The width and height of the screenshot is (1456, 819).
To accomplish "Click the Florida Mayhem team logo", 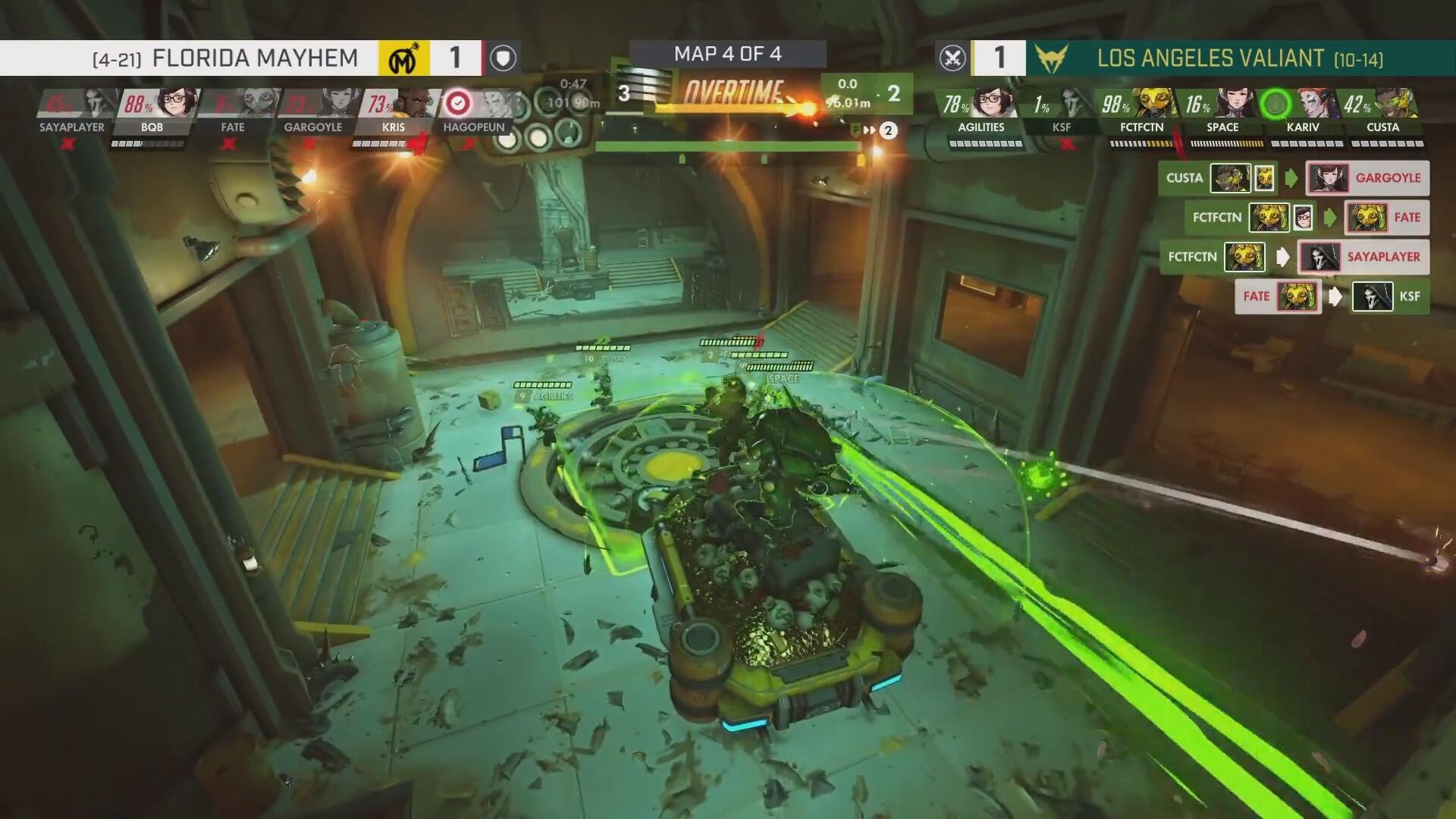I will 404,58.
